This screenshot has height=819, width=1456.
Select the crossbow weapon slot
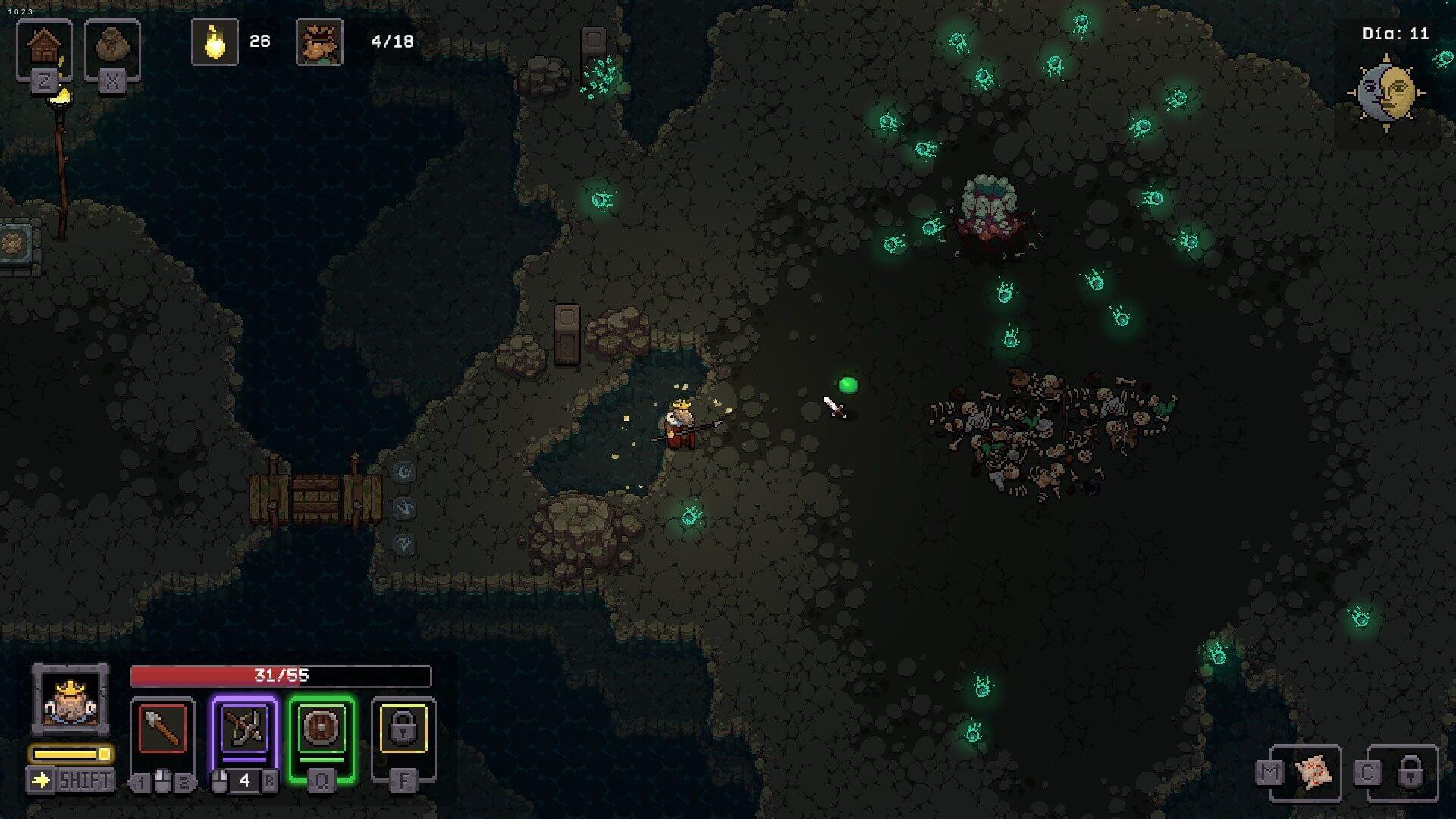244,729
